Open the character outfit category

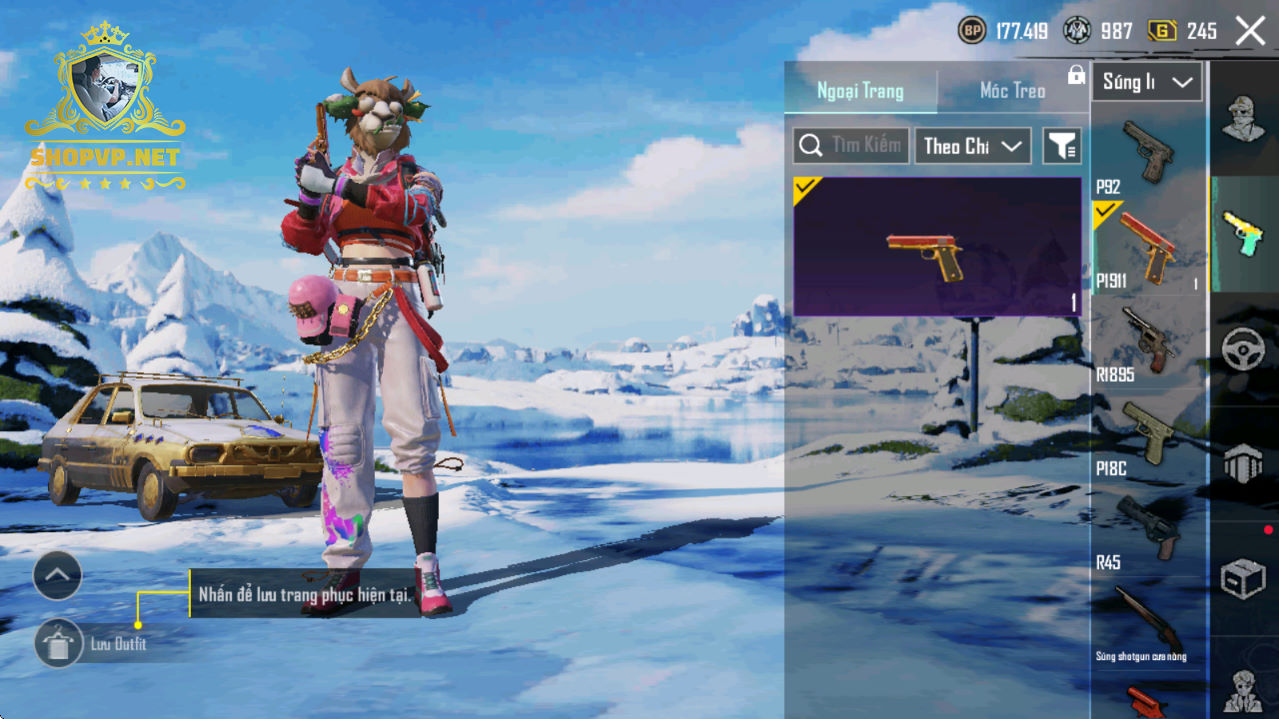[x=1243, y=120]
